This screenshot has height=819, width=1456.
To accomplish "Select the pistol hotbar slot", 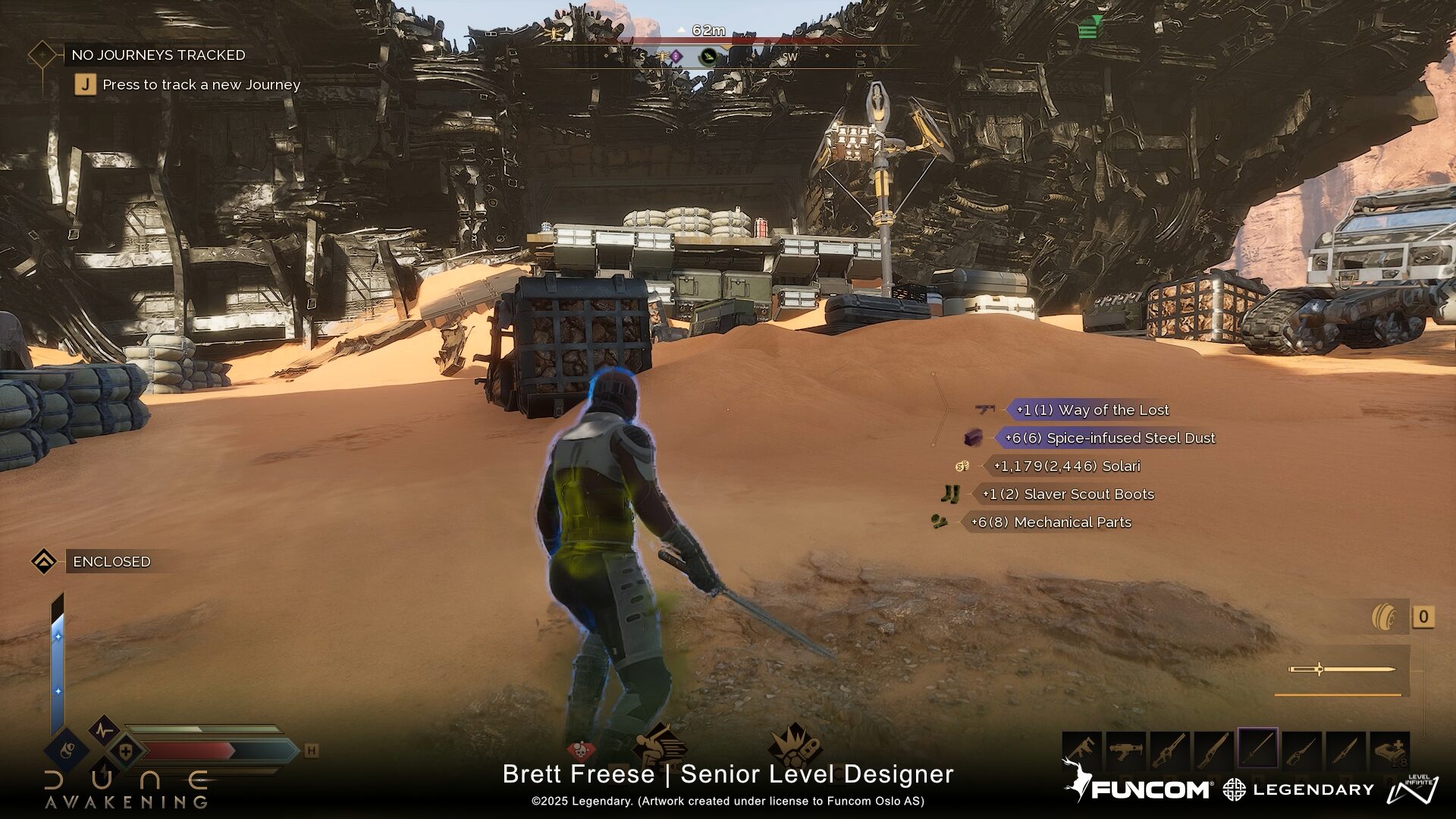I will point(1125,750).
